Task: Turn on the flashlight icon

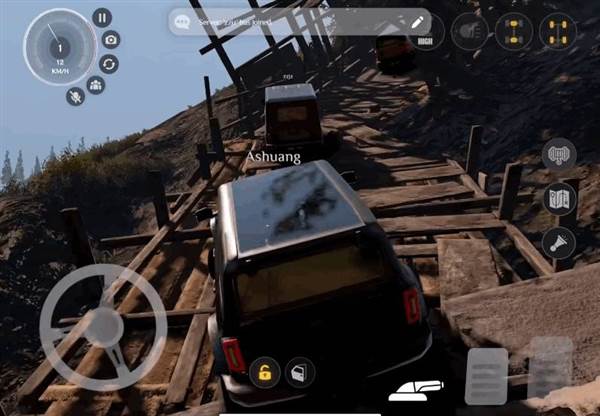Action: click(x=559, y=241)
